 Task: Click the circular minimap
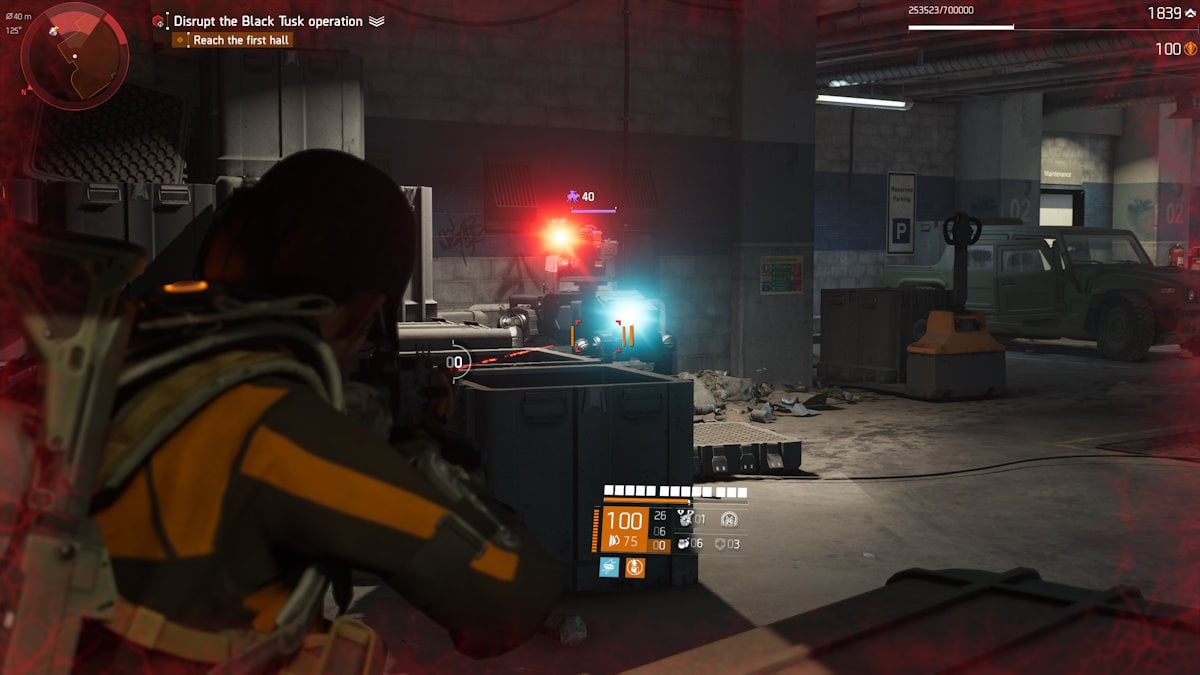[x=74, y=54]
